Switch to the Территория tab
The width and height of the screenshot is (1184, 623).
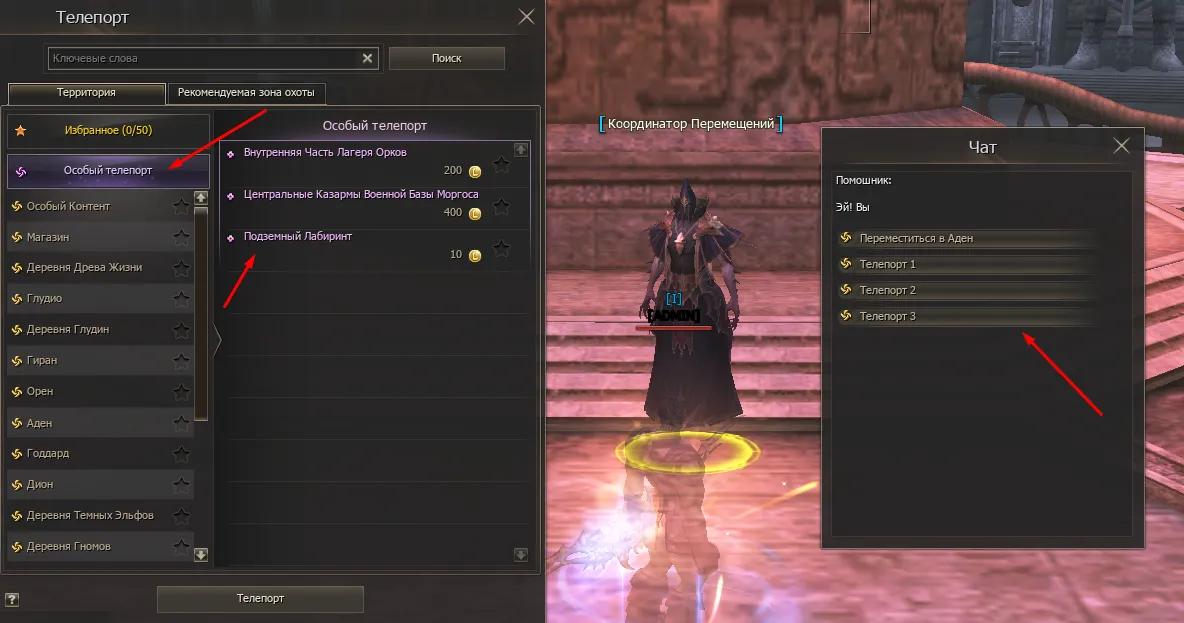tap(86, 93)
